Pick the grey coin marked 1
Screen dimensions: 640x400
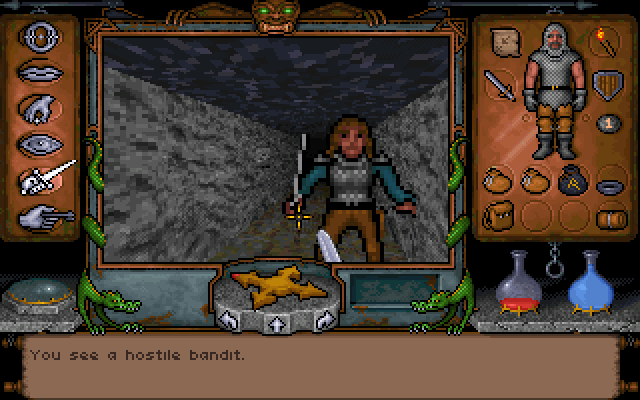[605, 123]
